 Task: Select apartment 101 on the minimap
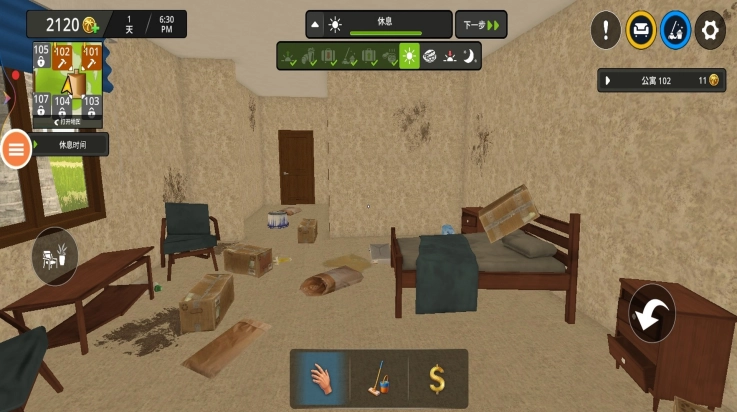pyautogui.click(x=91, y=56)
